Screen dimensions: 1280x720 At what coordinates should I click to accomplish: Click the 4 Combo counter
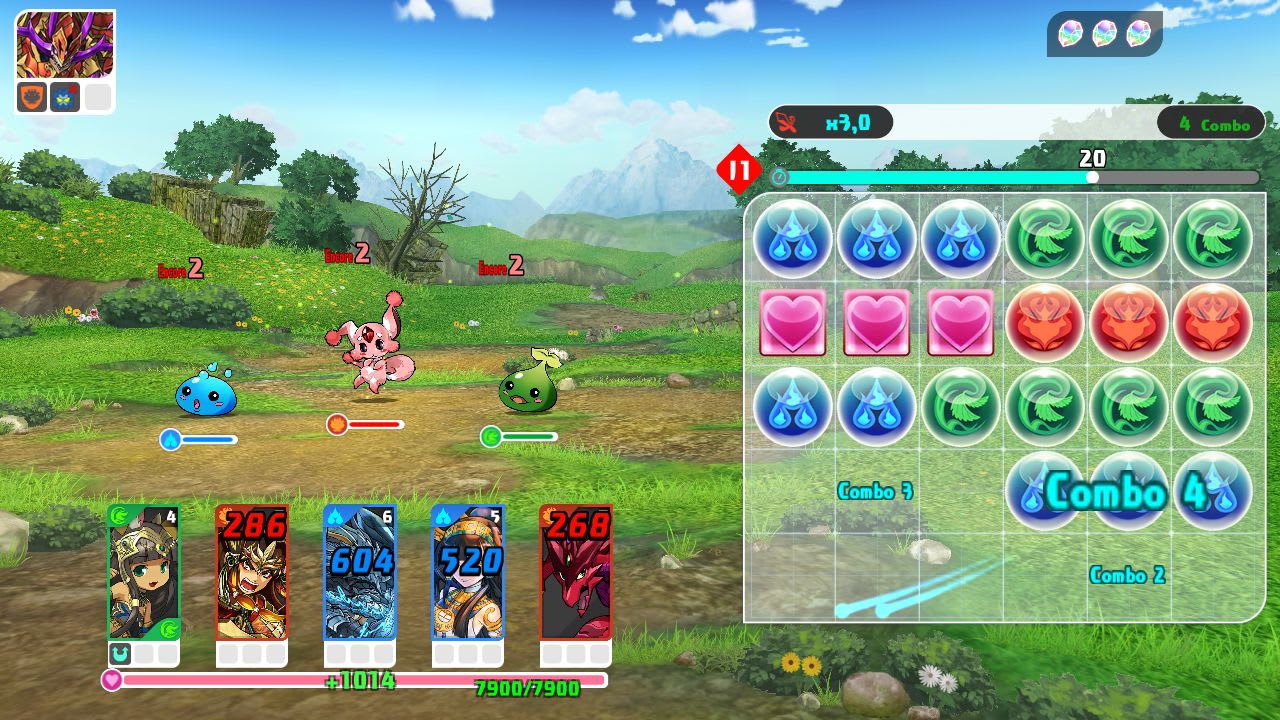[1212, 124]
